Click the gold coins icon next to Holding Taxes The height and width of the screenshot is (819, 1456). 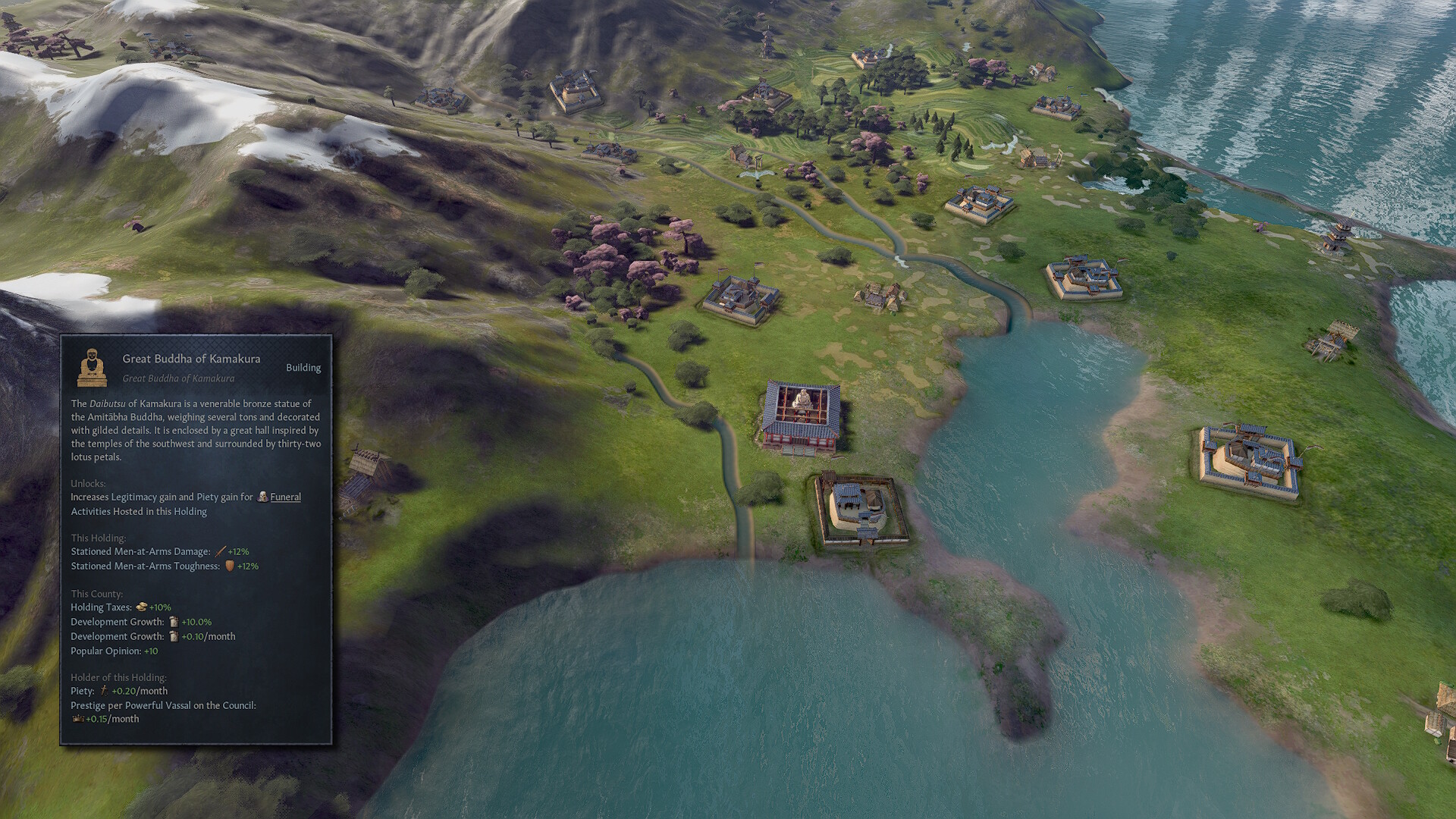[x=140, y=607]
